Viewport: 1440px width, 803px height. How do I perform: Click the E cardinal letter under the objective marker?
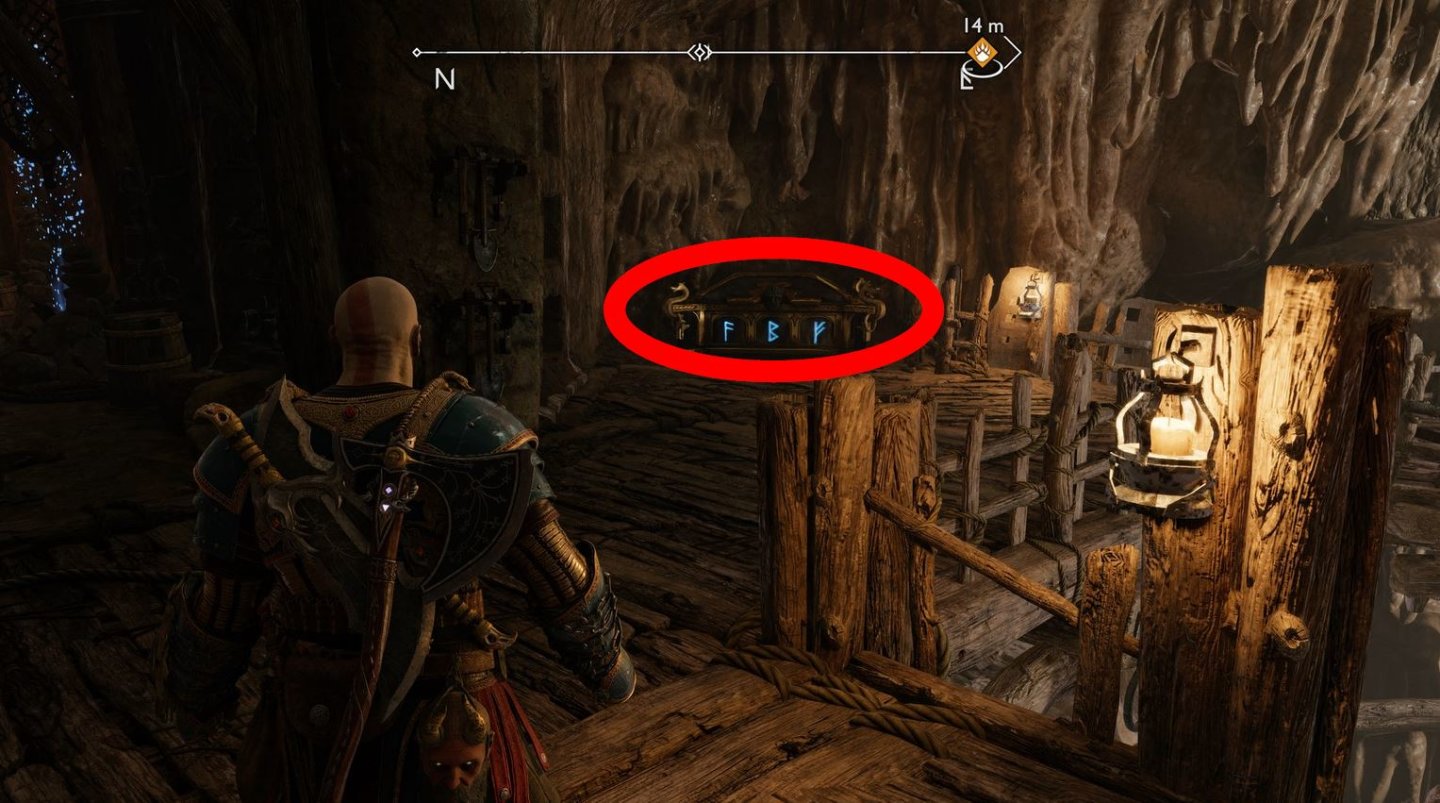click(963, 80)
